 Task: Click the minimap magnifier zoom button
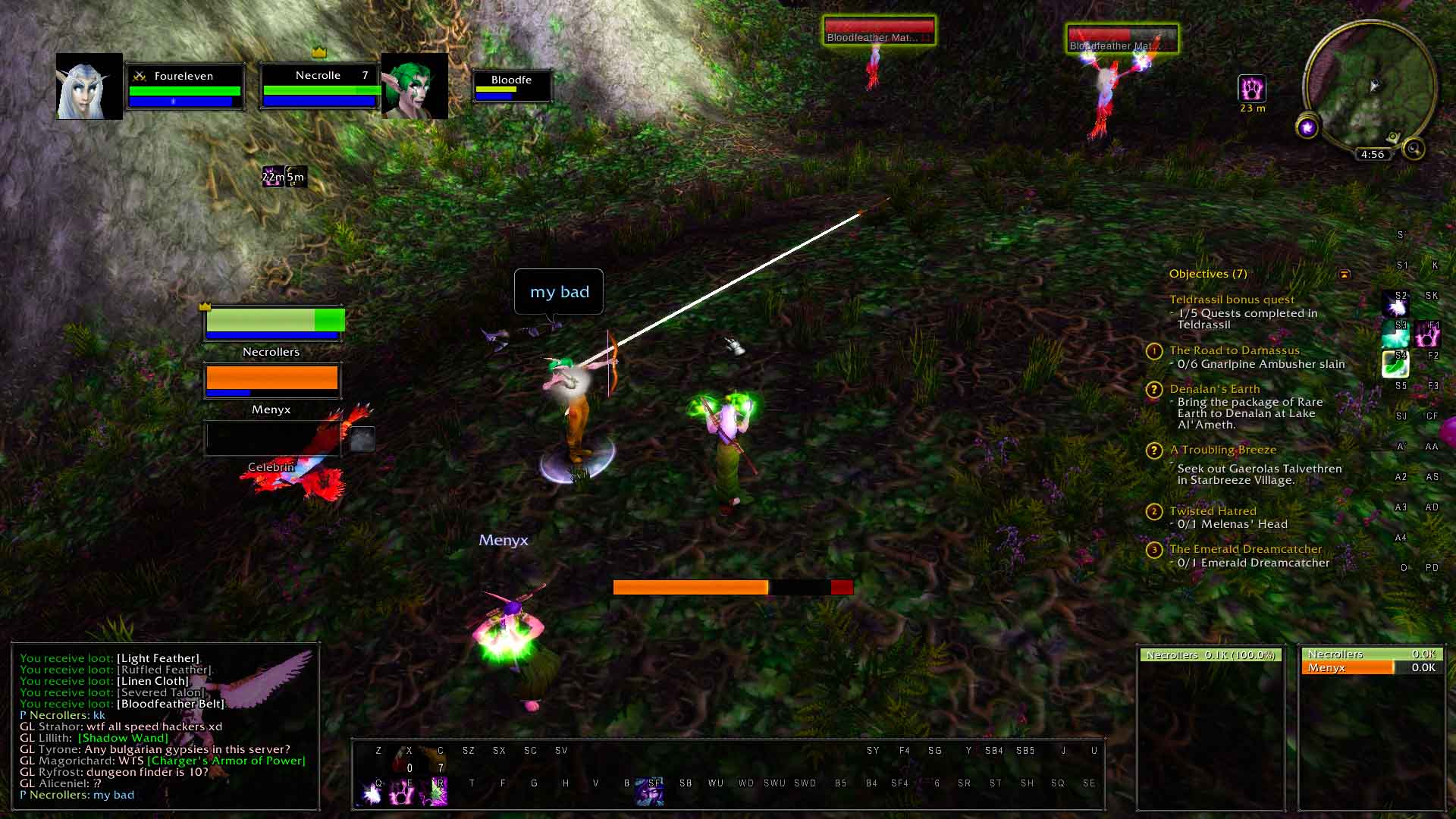point(1414,149)
